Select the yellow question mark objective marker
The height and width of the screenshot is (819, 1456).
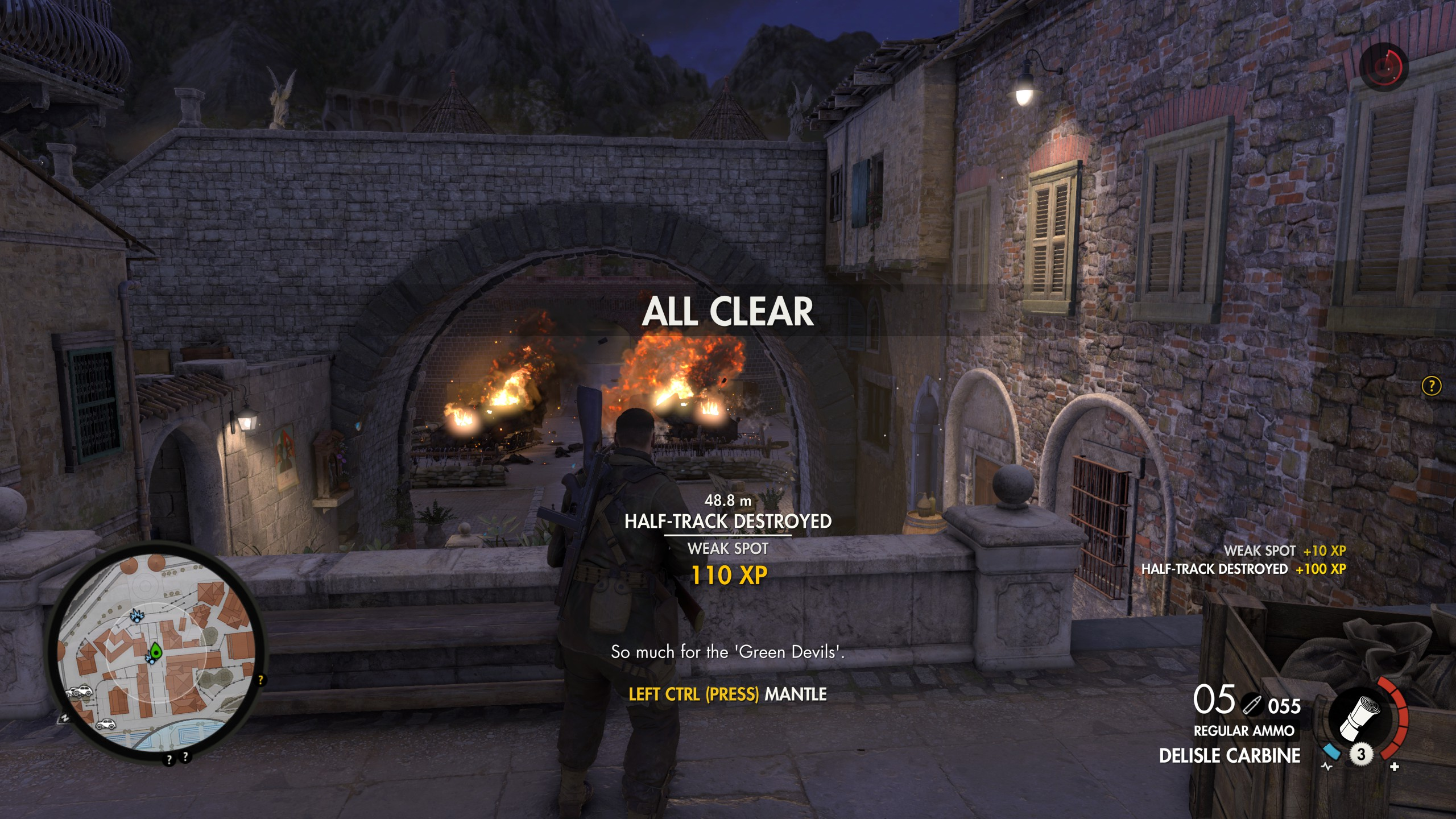1431,386
